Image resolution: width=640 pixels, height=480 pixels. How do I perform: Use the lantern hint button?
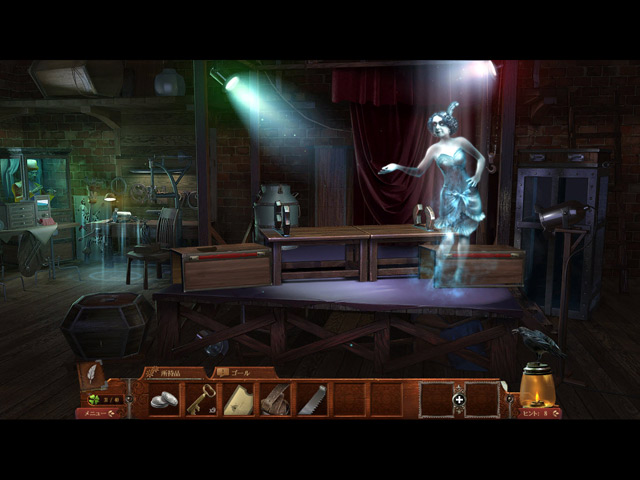point(537,390)
